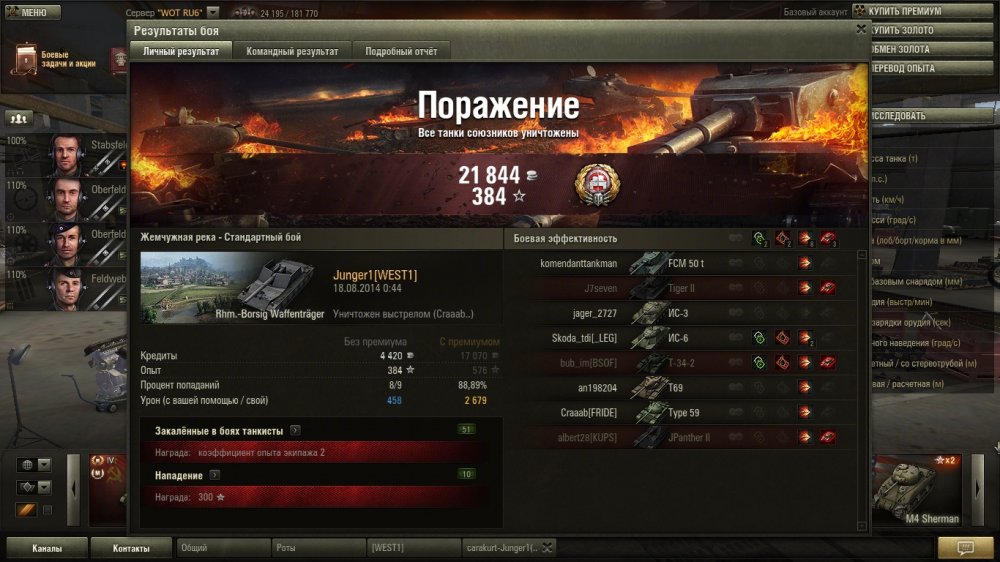
Task: Select the [WEST1] clan chat tab
Action: click(412, 548)
